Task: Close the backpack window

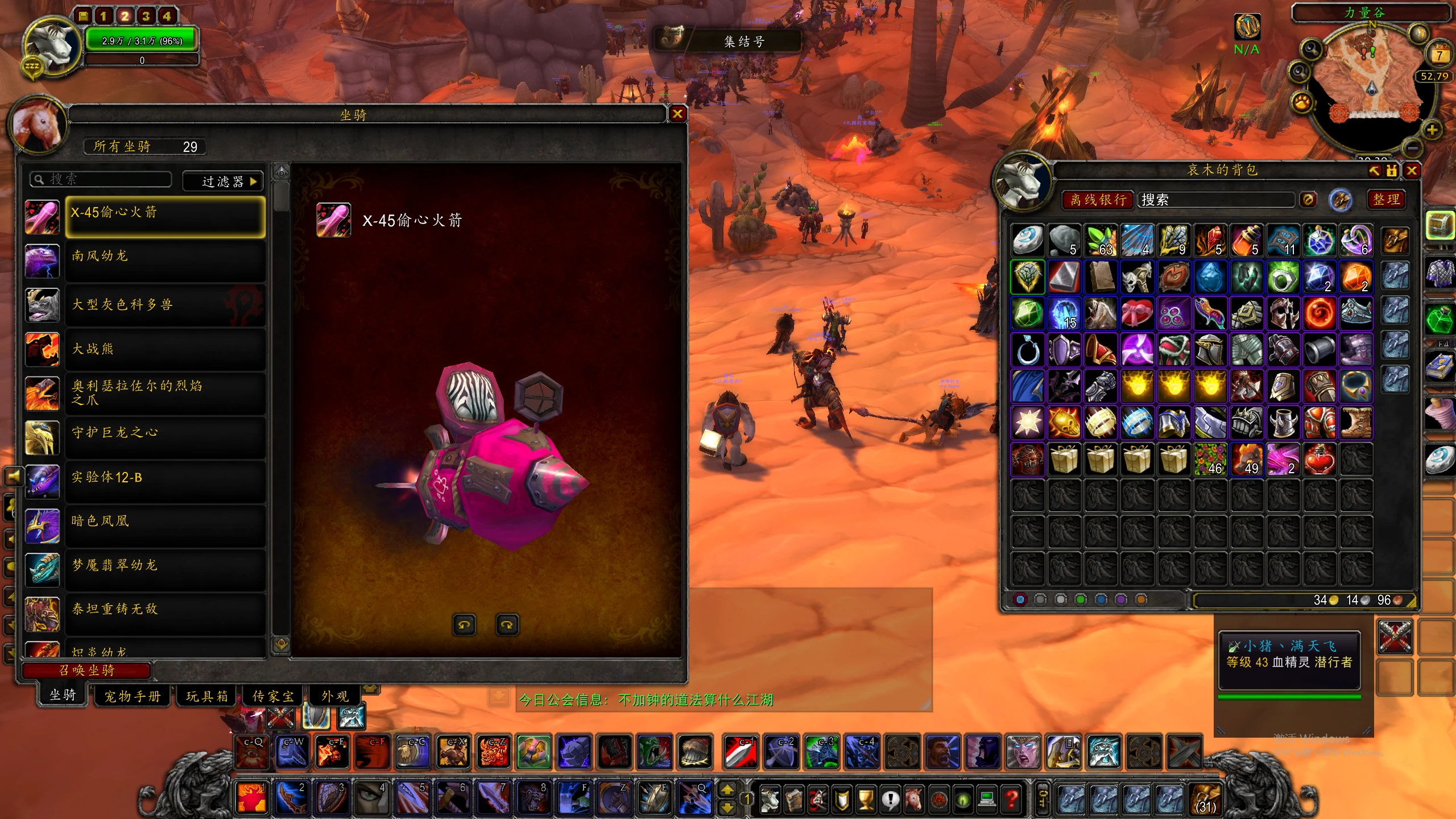Action: tap(1412, 171)
